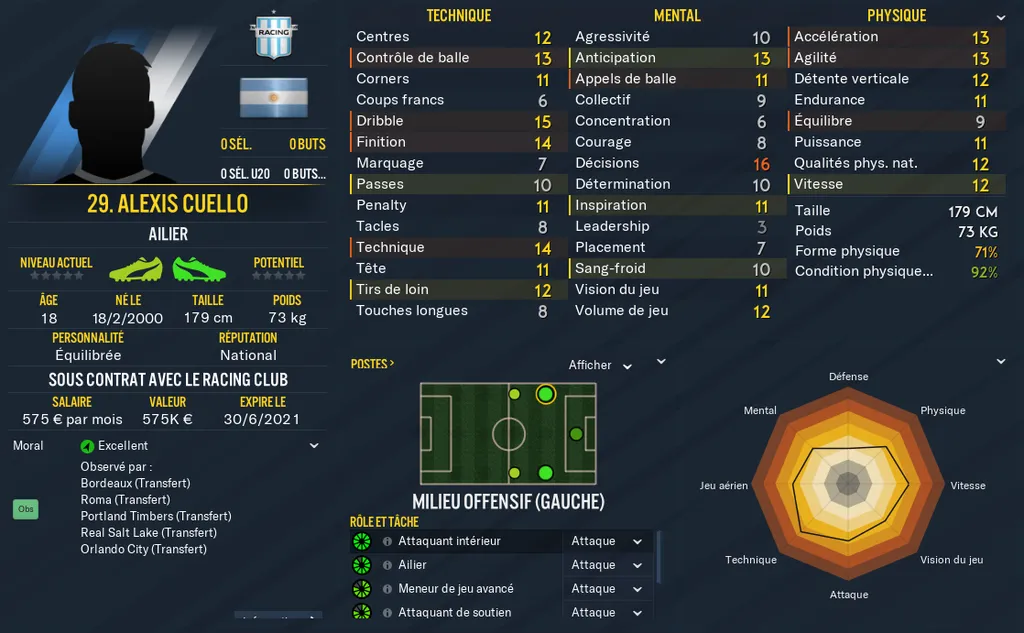
Task: Open the attributes panel chevron beside PHYSIQUE
Action: [1001, 18]
